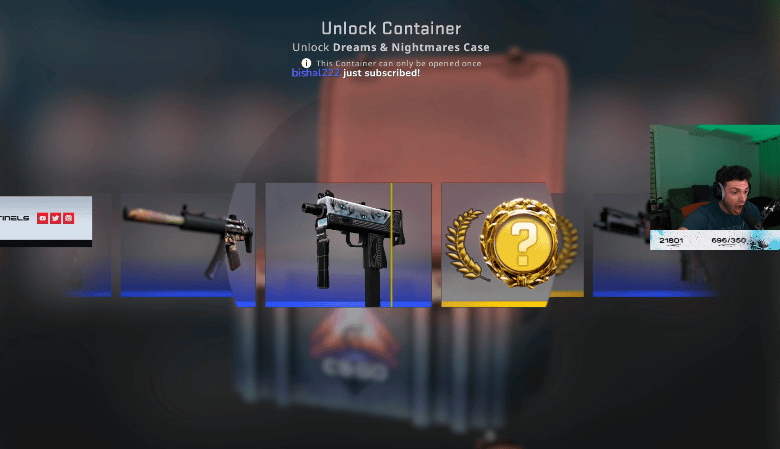Open the YouTube icon on the stream overlay
This screenshot has width=780, height=449.
tap(42, 218)
